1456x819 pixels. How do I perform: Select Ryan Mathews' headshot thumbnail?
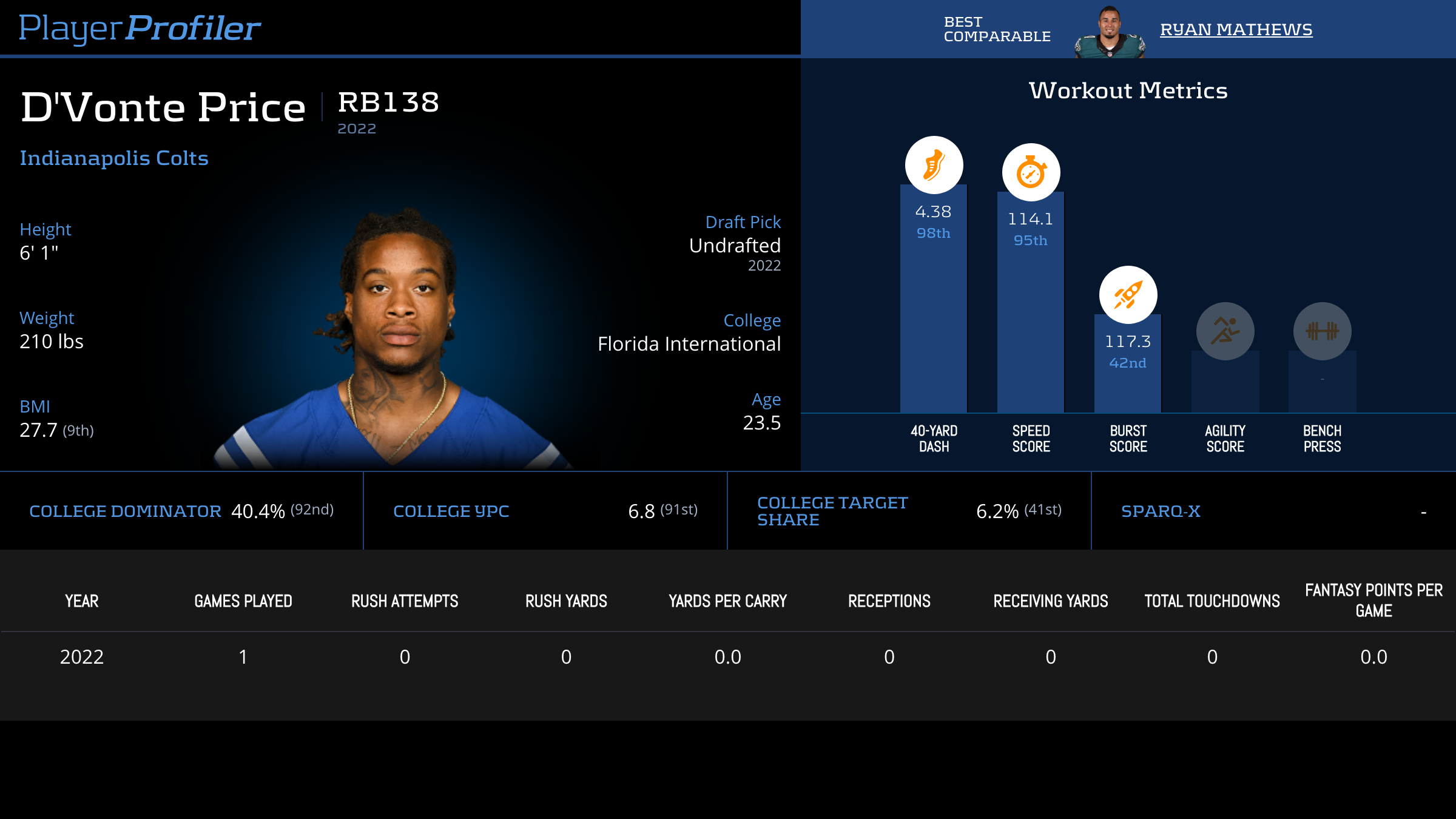pos(1110,33)
